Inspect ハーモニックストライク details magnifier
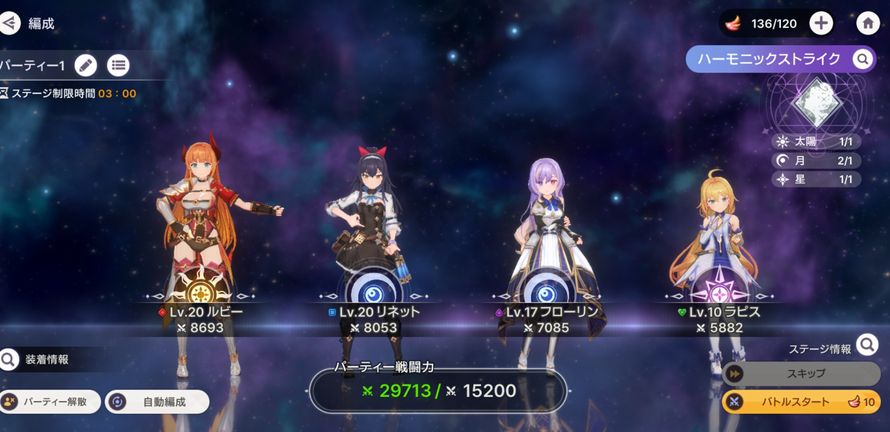 point(862,60)
